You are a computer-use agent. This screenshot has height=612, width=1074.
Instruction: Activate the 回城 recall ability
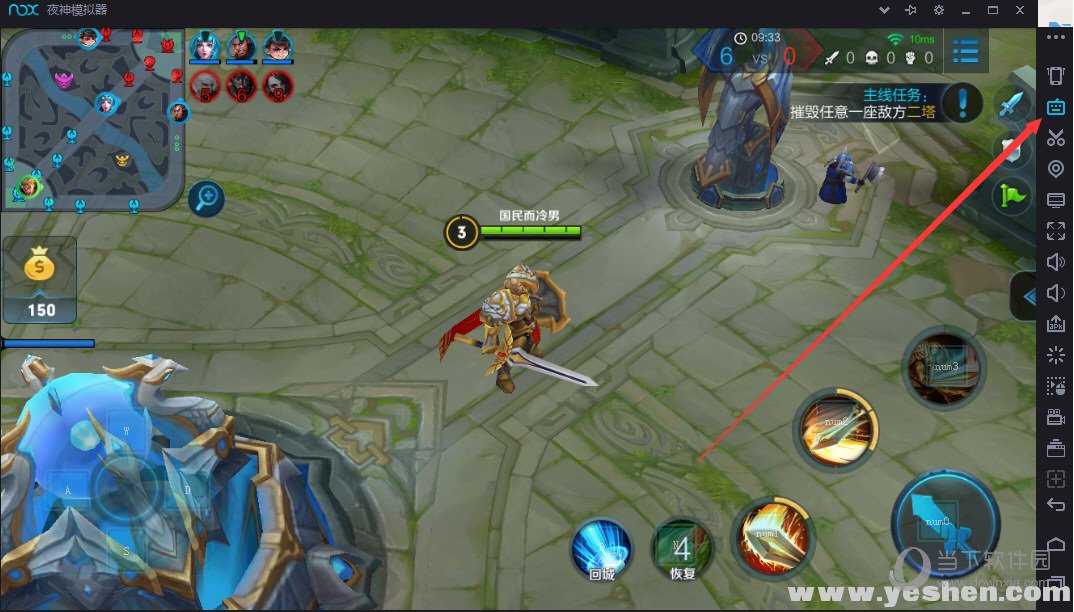coord(601,551)
